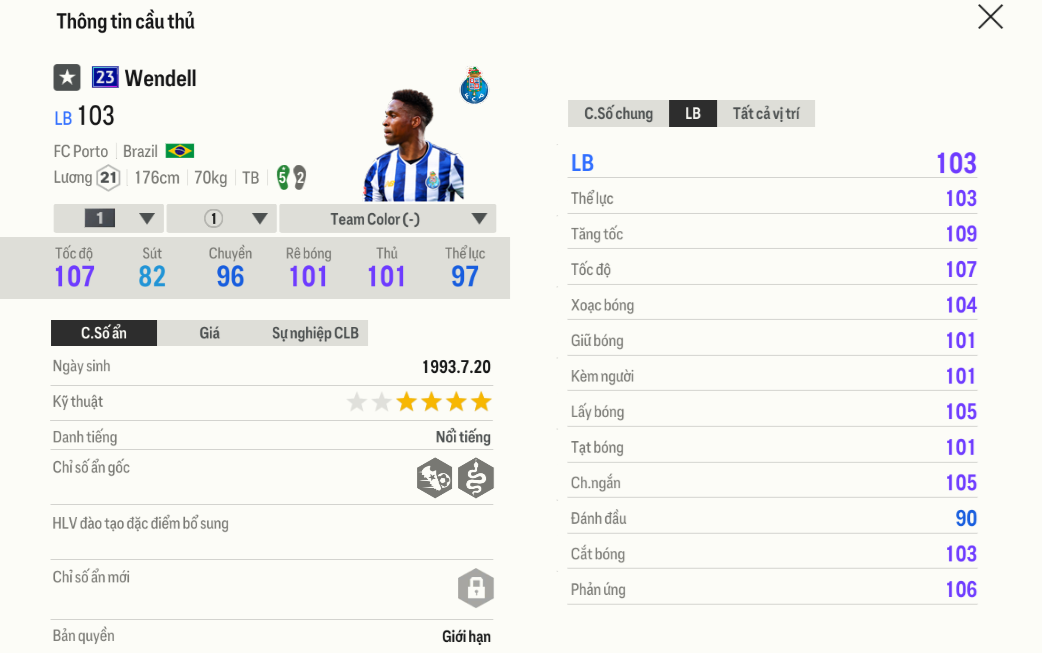The height and width of the screenshot is (653, 1042).
Task: Open the Sự nghiệp CLB tab
Action: [x=315, y=333]
